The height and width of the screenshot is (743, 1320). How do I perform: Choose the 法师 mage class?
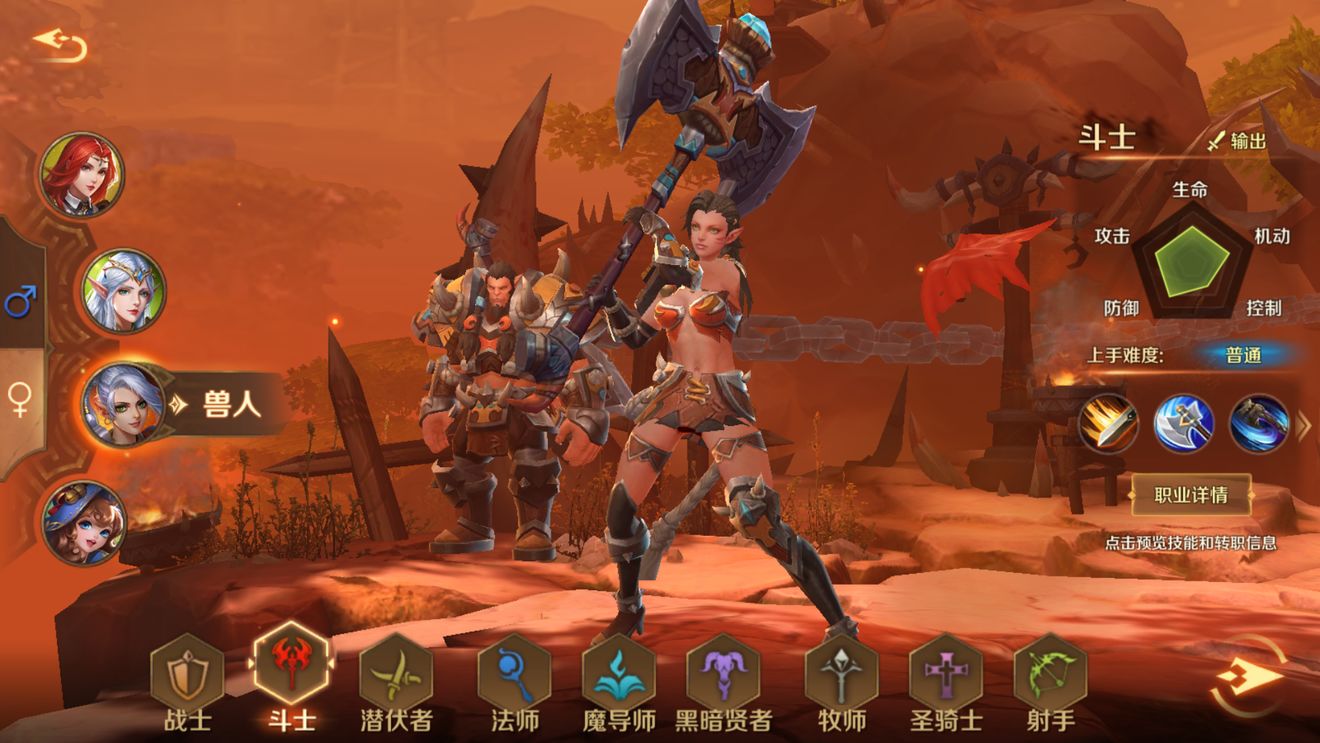pyautogui.click(x=514, y=672)
